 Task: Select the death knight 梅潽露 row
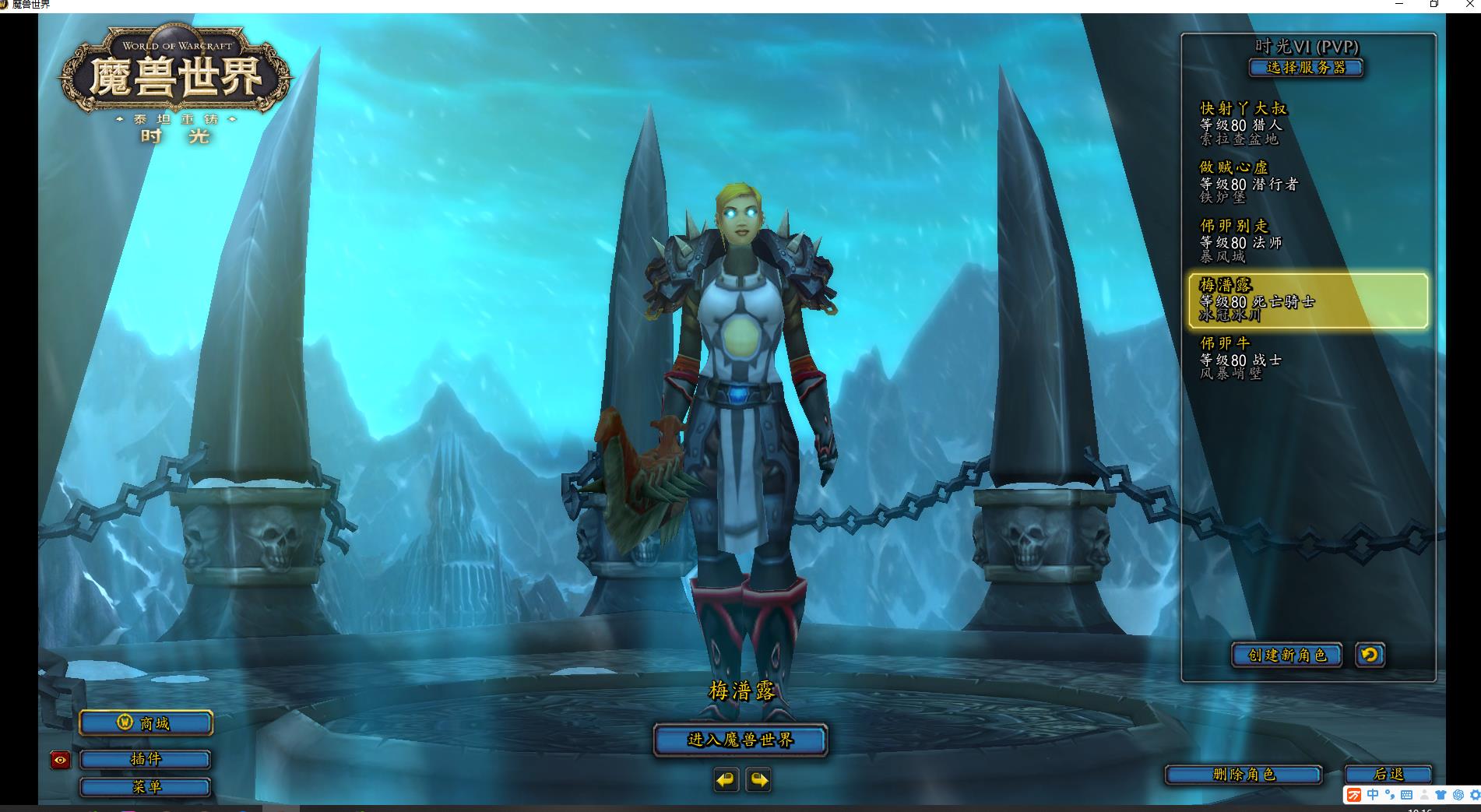1308,301
